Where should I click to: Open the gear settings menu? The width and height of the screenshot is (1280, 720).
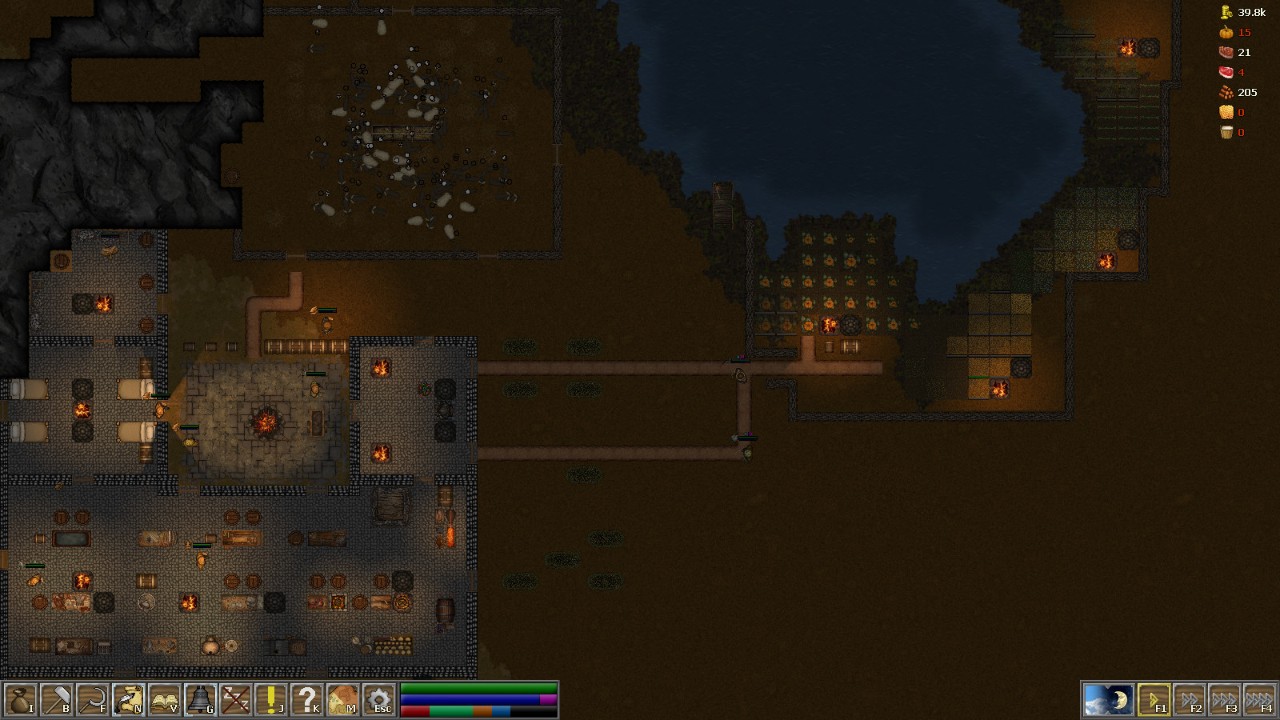(x=379, y=699)
